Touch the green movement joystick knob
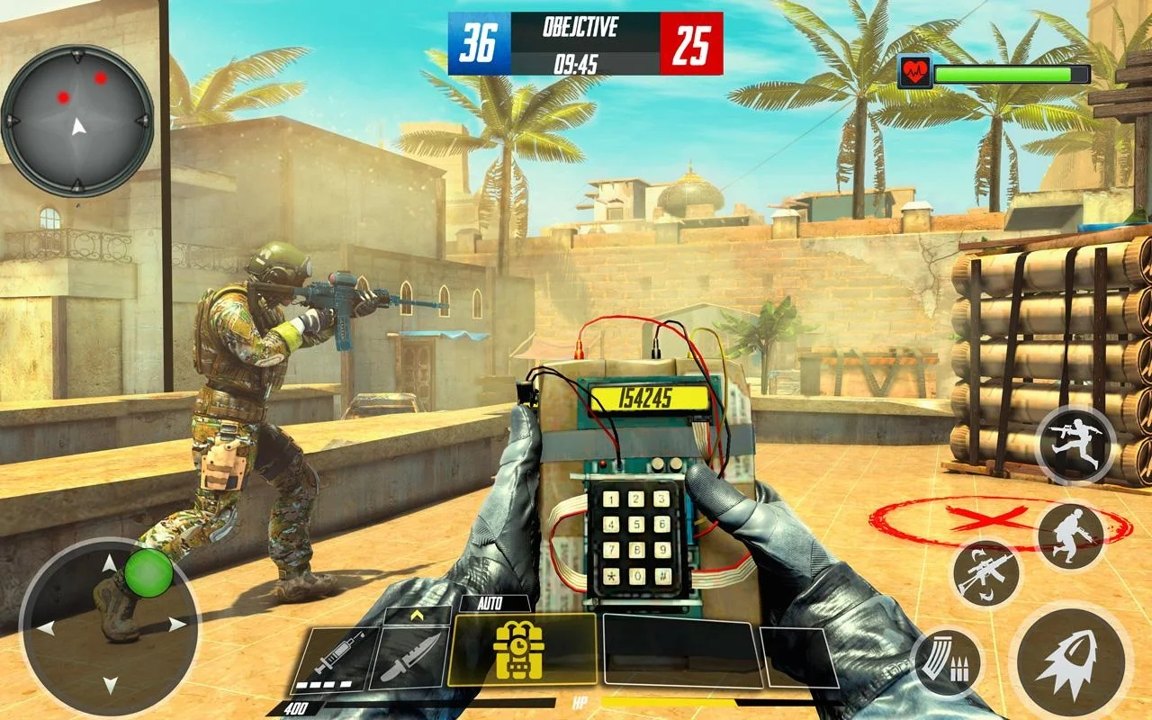 pyautogui.click(x=149, y=572)
